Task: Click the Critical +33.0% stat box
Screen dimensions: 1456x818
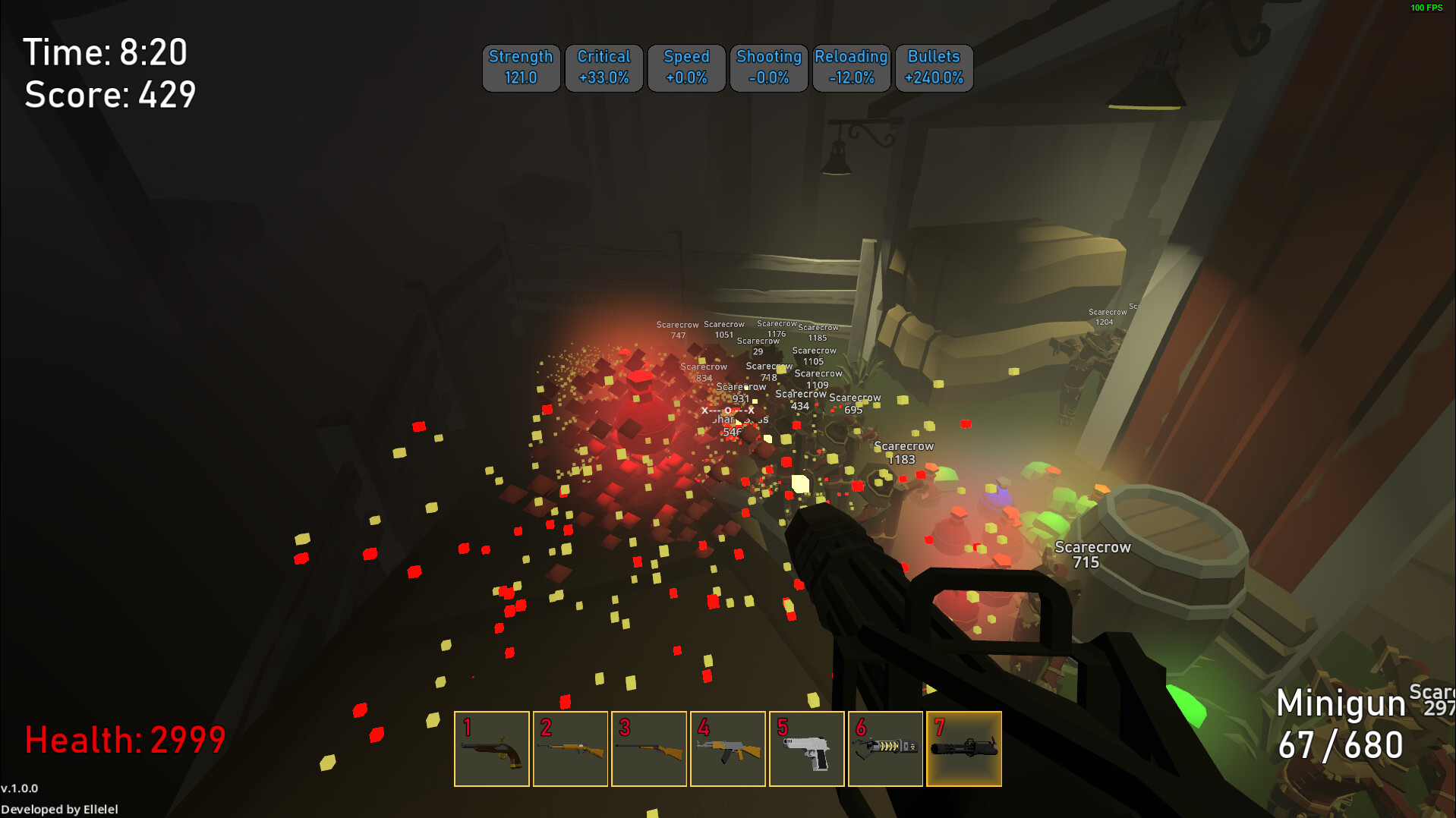Action: pos(604,68)
